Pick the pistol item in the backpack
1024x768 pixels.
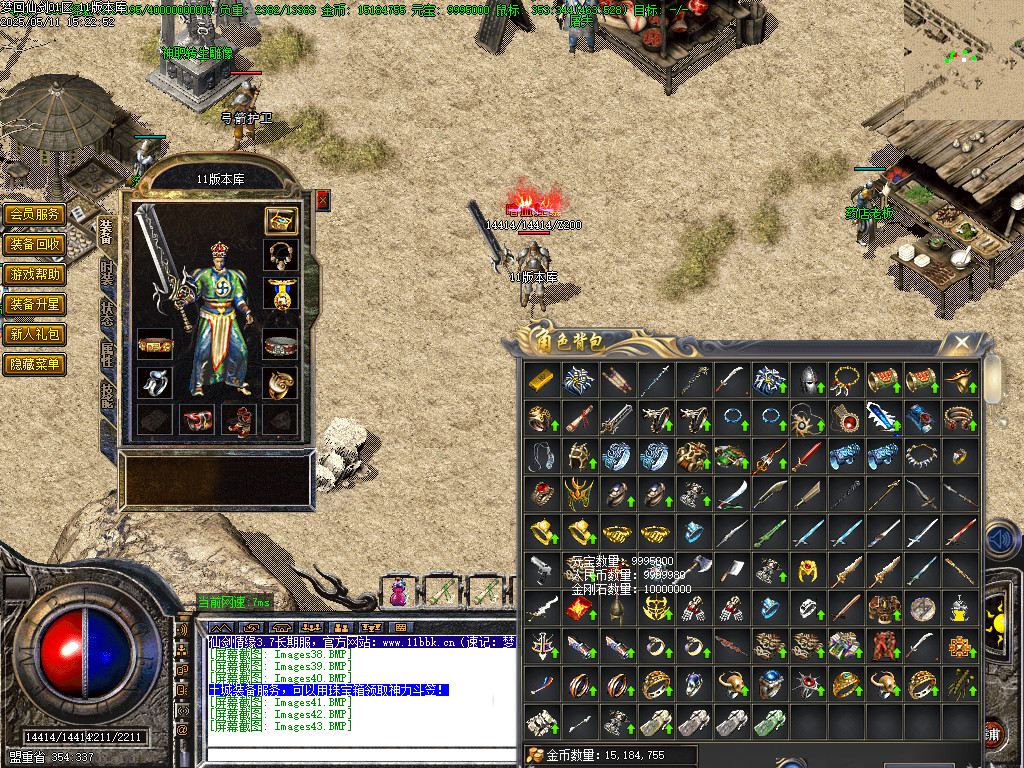(x=541, y=570)
